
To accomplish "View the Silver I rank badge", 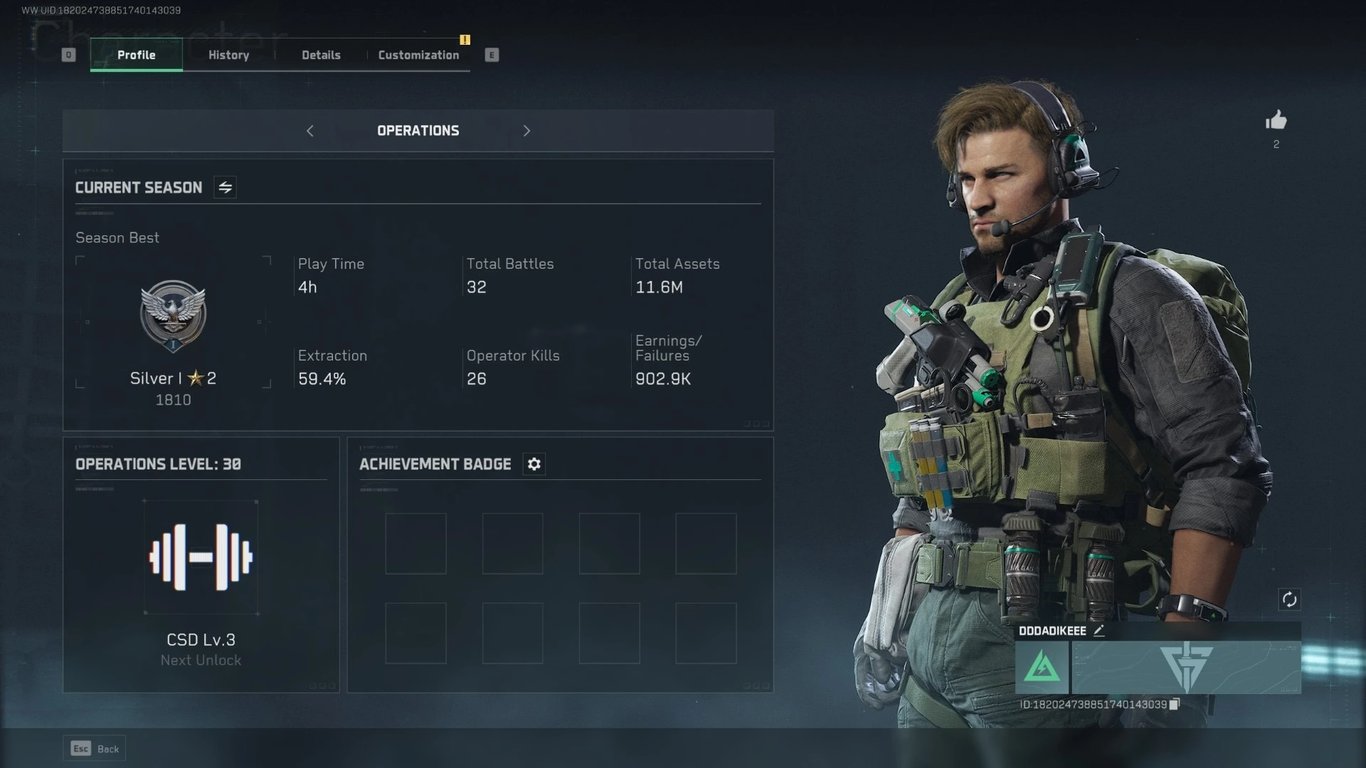I will (x=173, y=316).
